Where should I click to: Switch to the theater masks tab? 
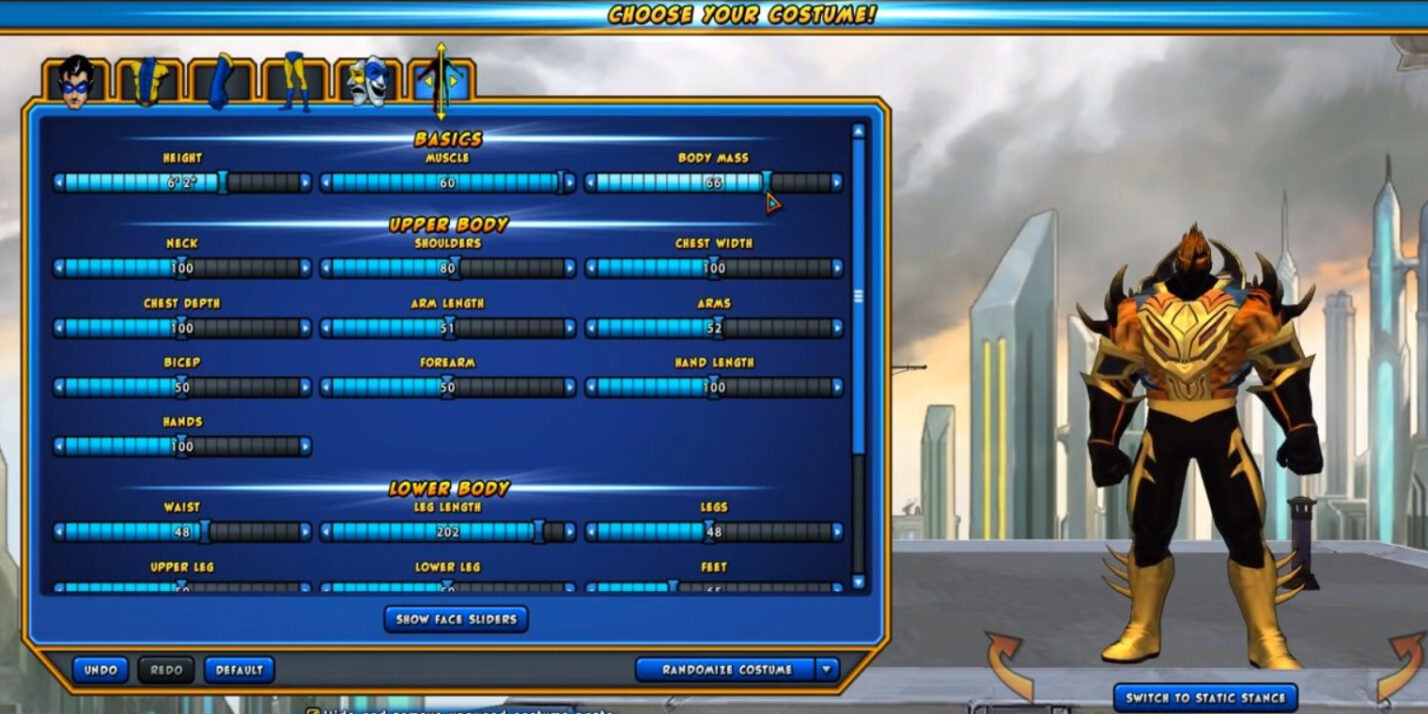coord(368,82)
